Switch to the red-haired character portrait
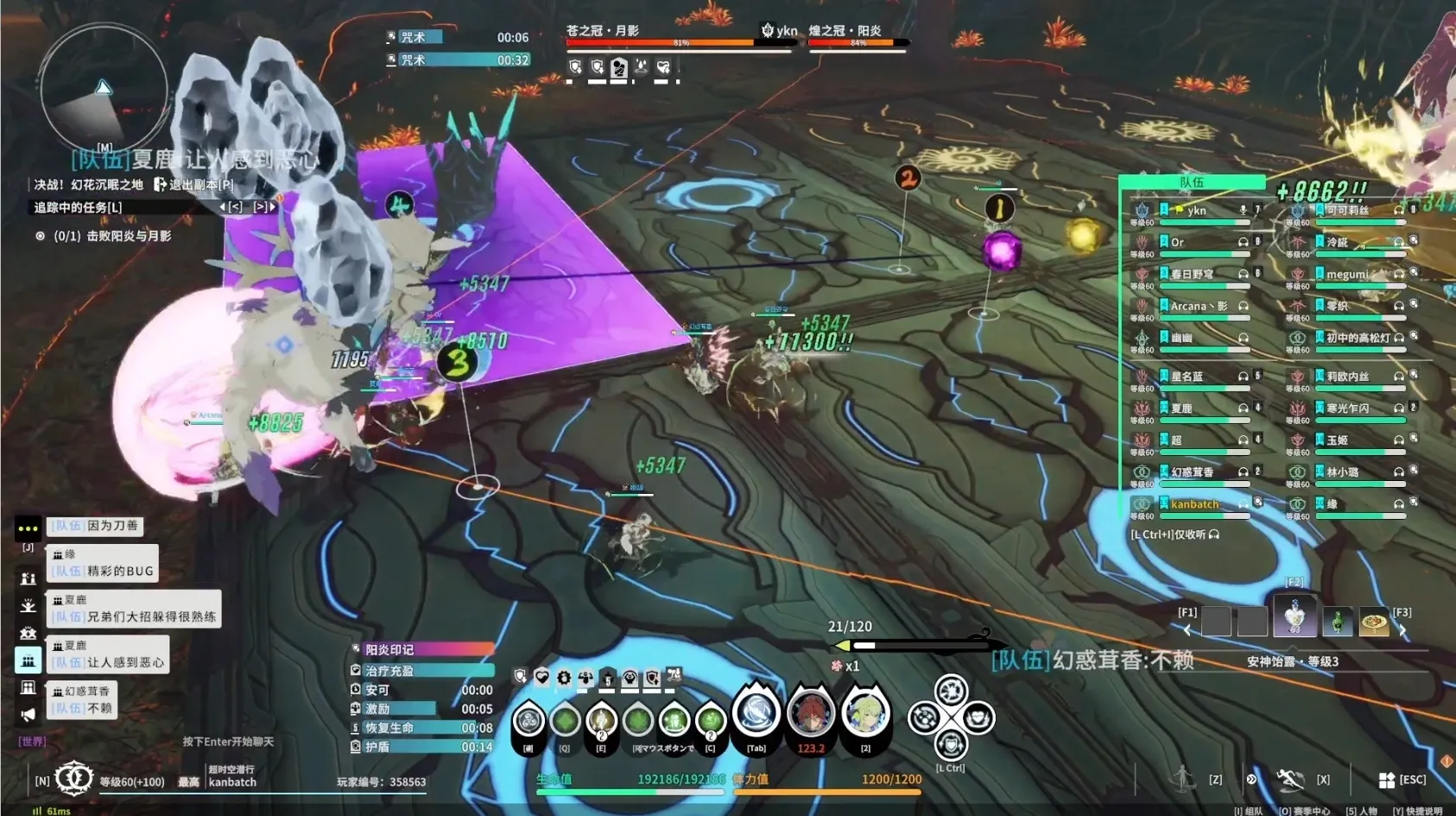Viewport: 1456px width, 816px height. click(810, 713)
